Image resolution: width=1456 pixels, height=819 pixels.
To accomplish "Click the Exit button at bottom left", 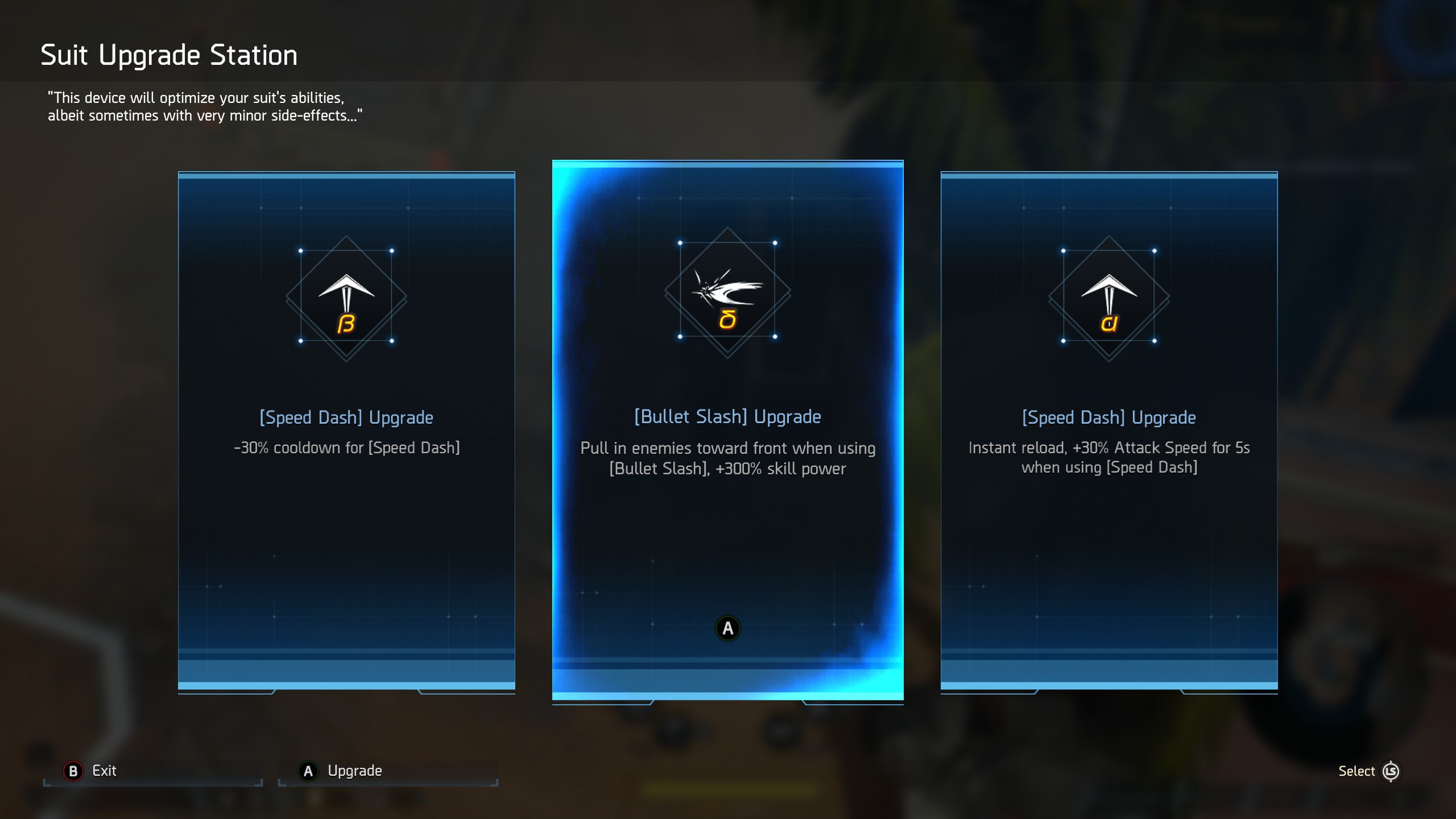I will tap(104, 771).
